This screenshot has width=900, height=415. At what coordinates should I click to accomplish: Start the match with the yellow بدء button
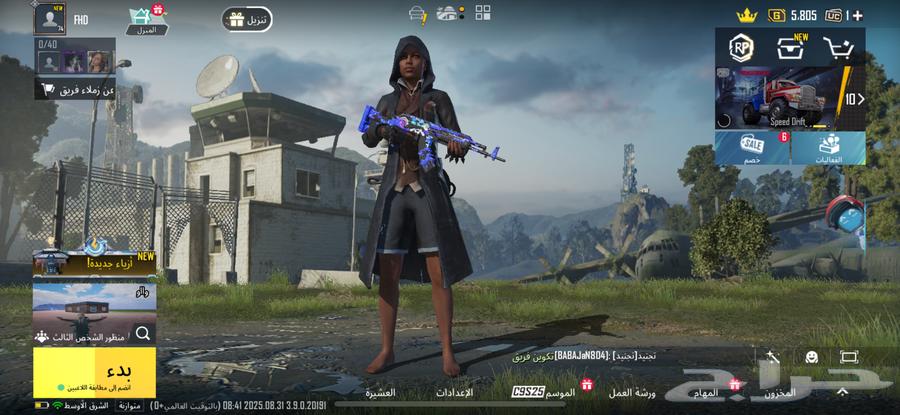pos(94,372)
